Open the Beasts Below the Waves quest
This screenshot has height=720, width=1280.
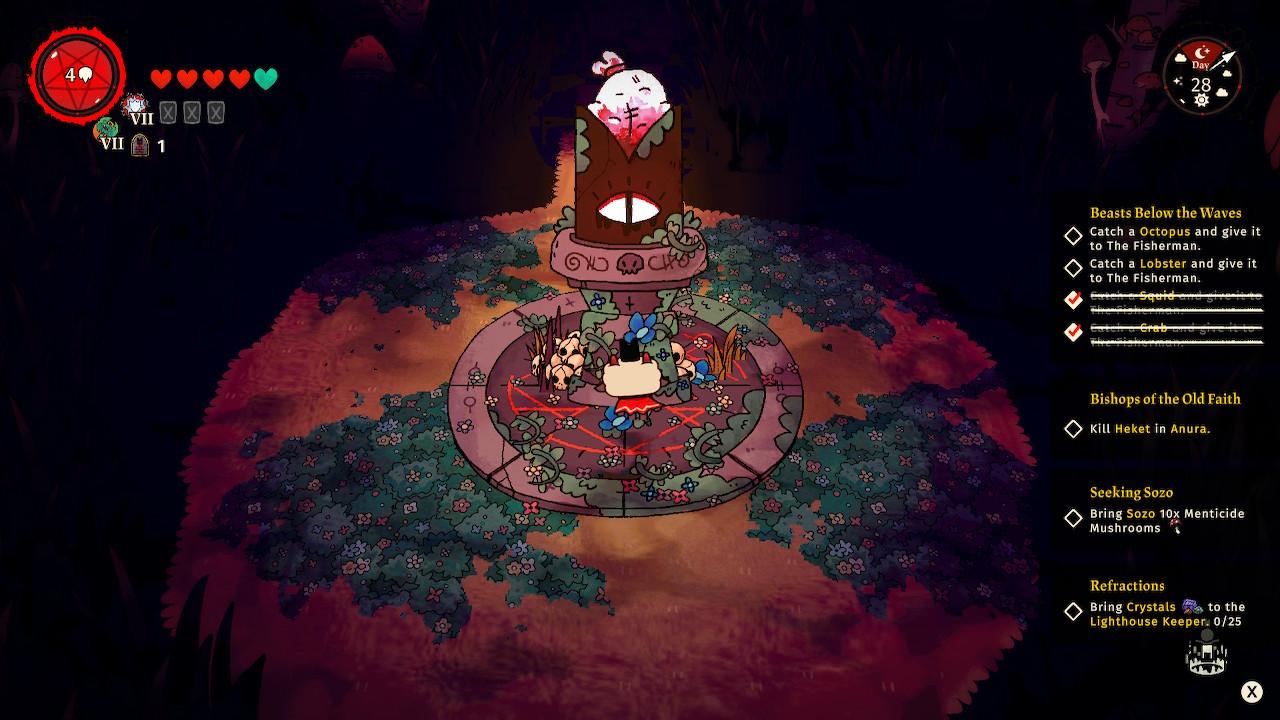click(x=1165, y=213)
